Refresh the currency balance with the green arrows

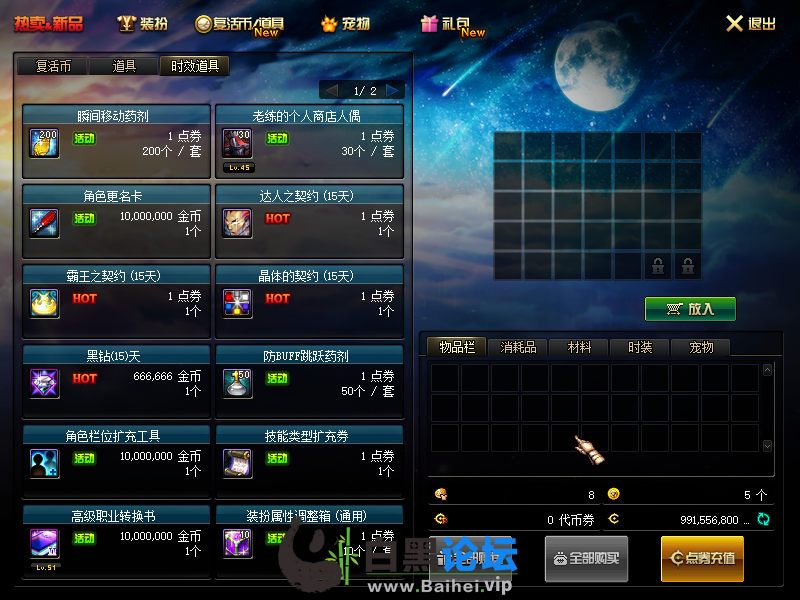tap(763, 519)
